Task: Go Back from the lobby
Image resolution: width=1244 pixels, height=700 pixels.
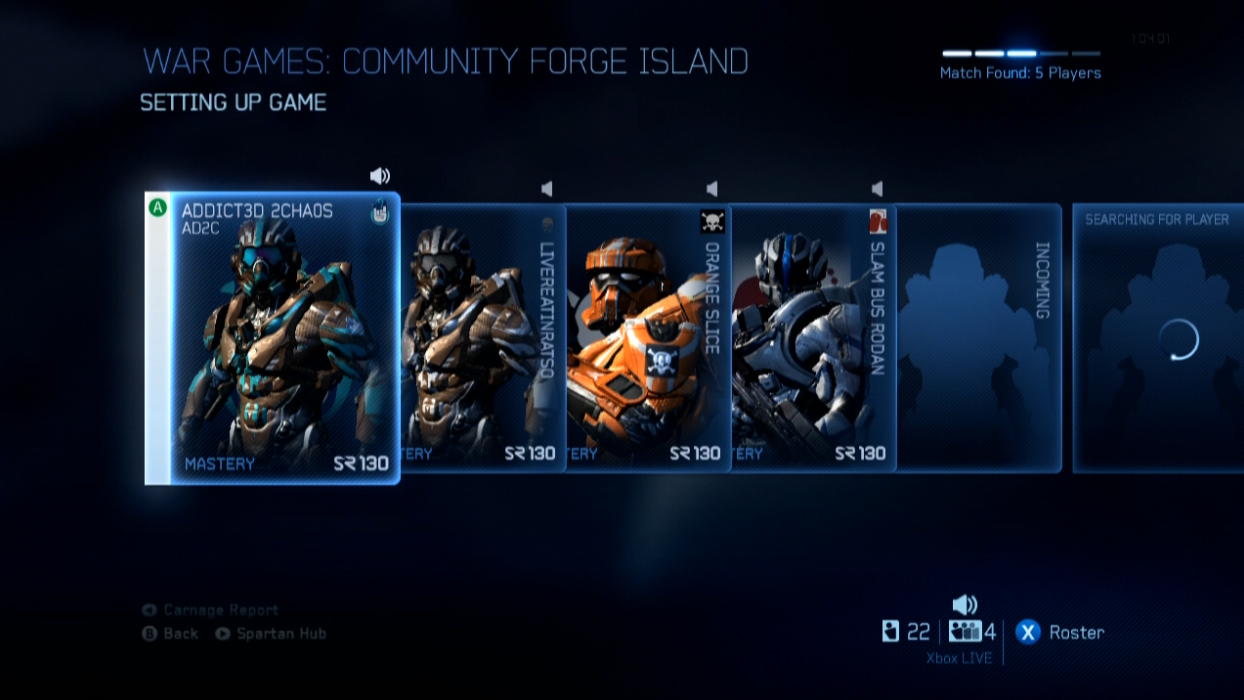Action: [x=171, y=633]
